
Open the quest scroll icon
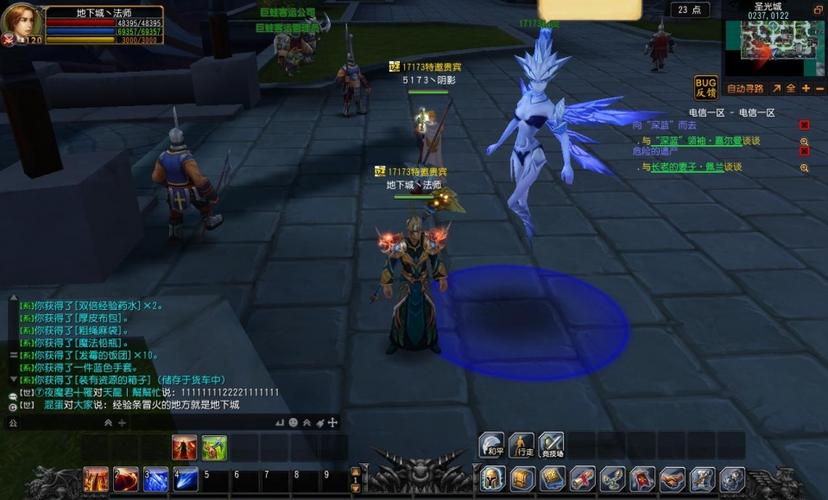pyautogui.click(x=583, y=479)
